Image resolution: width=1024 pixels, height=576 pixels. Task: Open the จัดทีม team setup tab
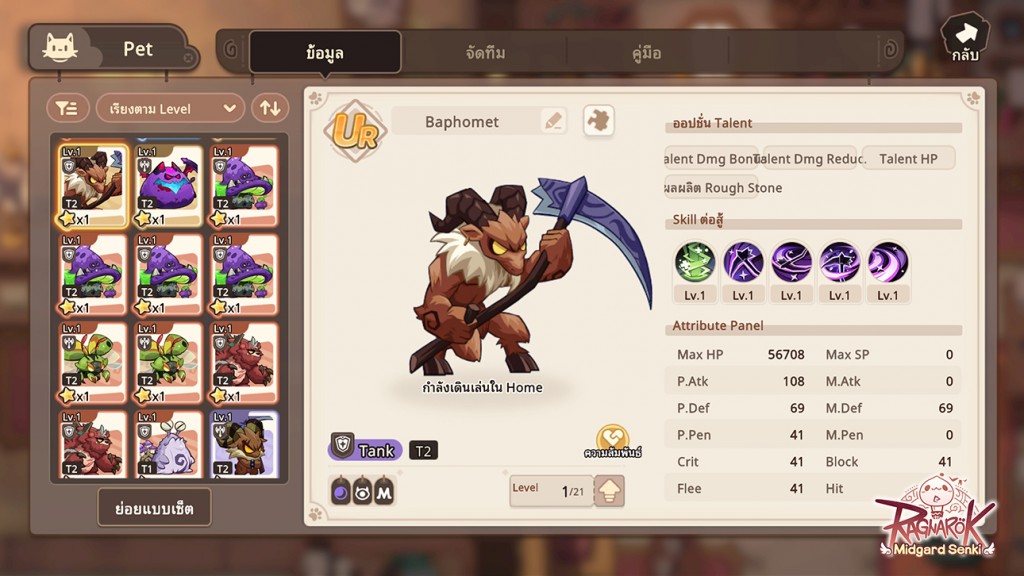[485, 53]
